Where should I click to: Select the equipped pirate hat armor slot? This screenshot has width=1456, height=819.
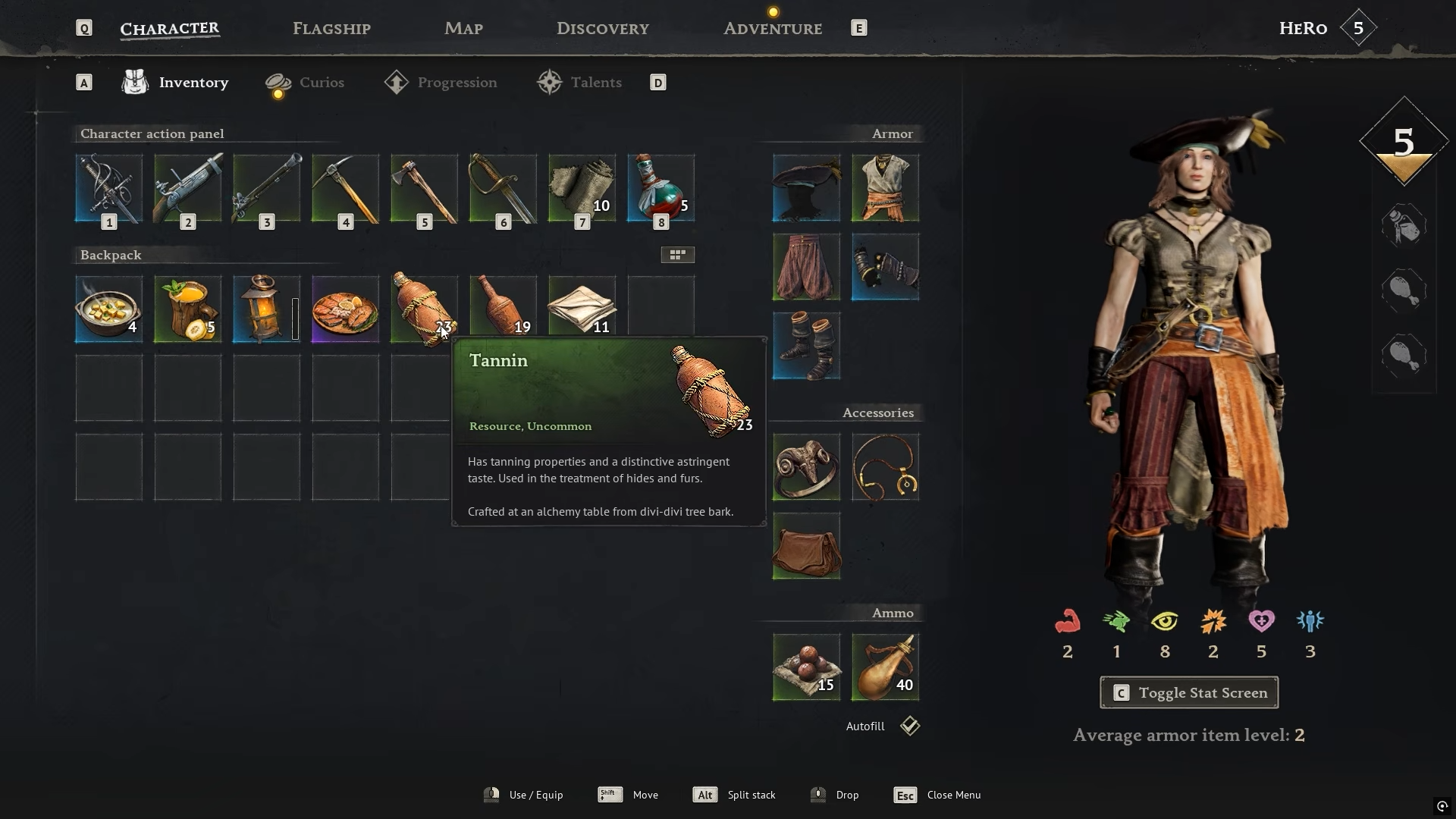[x=806, y=188]
